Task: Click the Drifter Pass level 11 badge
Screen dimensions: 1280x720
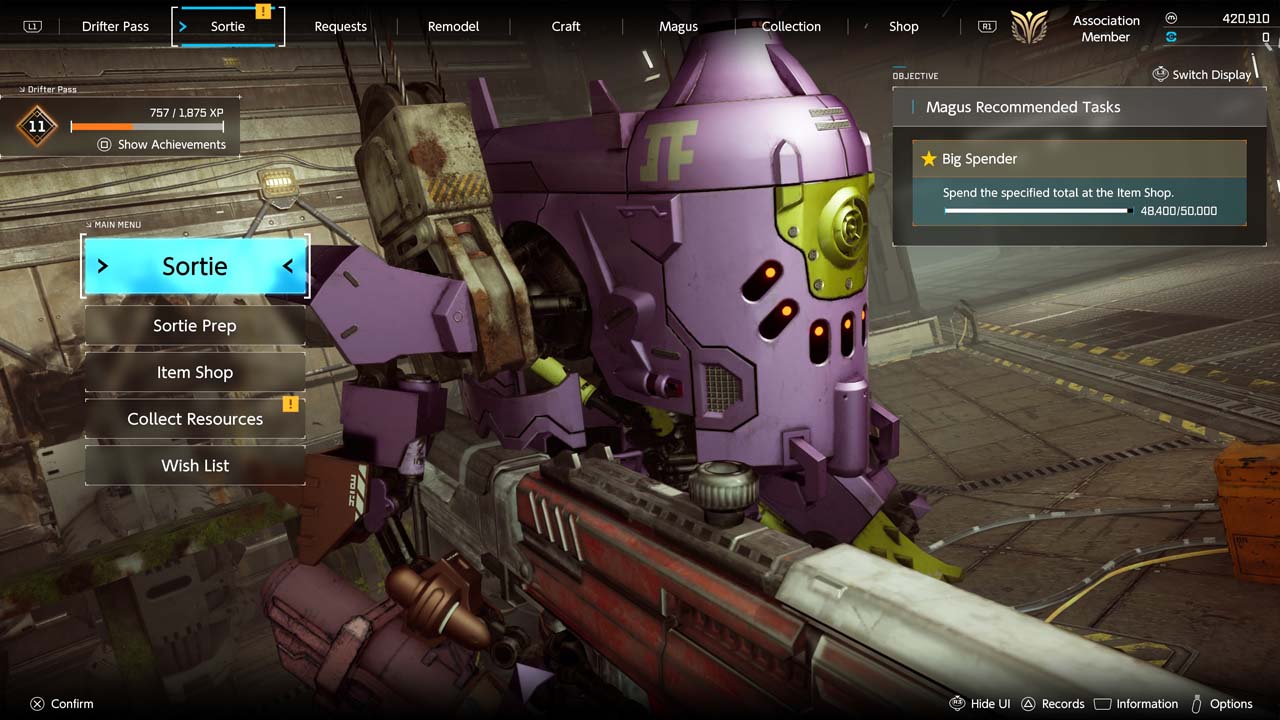Action: [x=37, y=127]
